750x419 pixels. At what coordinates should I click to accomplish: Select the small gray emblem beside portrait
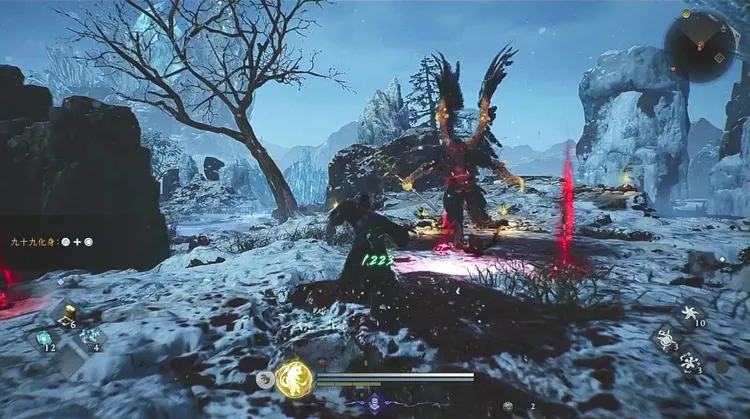[265, 379]
